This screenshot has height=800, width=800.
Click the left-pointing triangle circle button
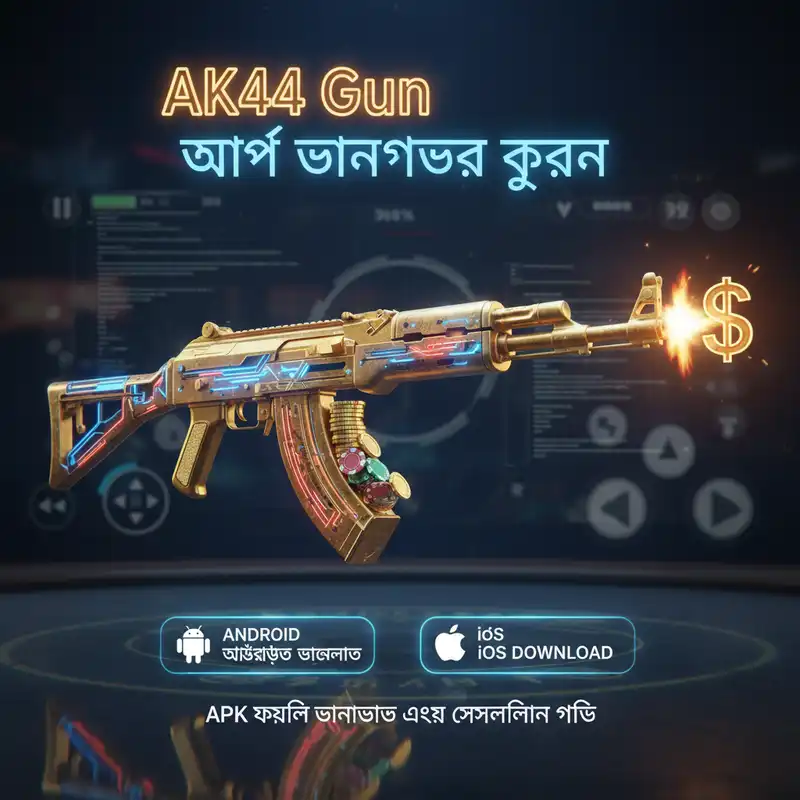tap(616, 508)
